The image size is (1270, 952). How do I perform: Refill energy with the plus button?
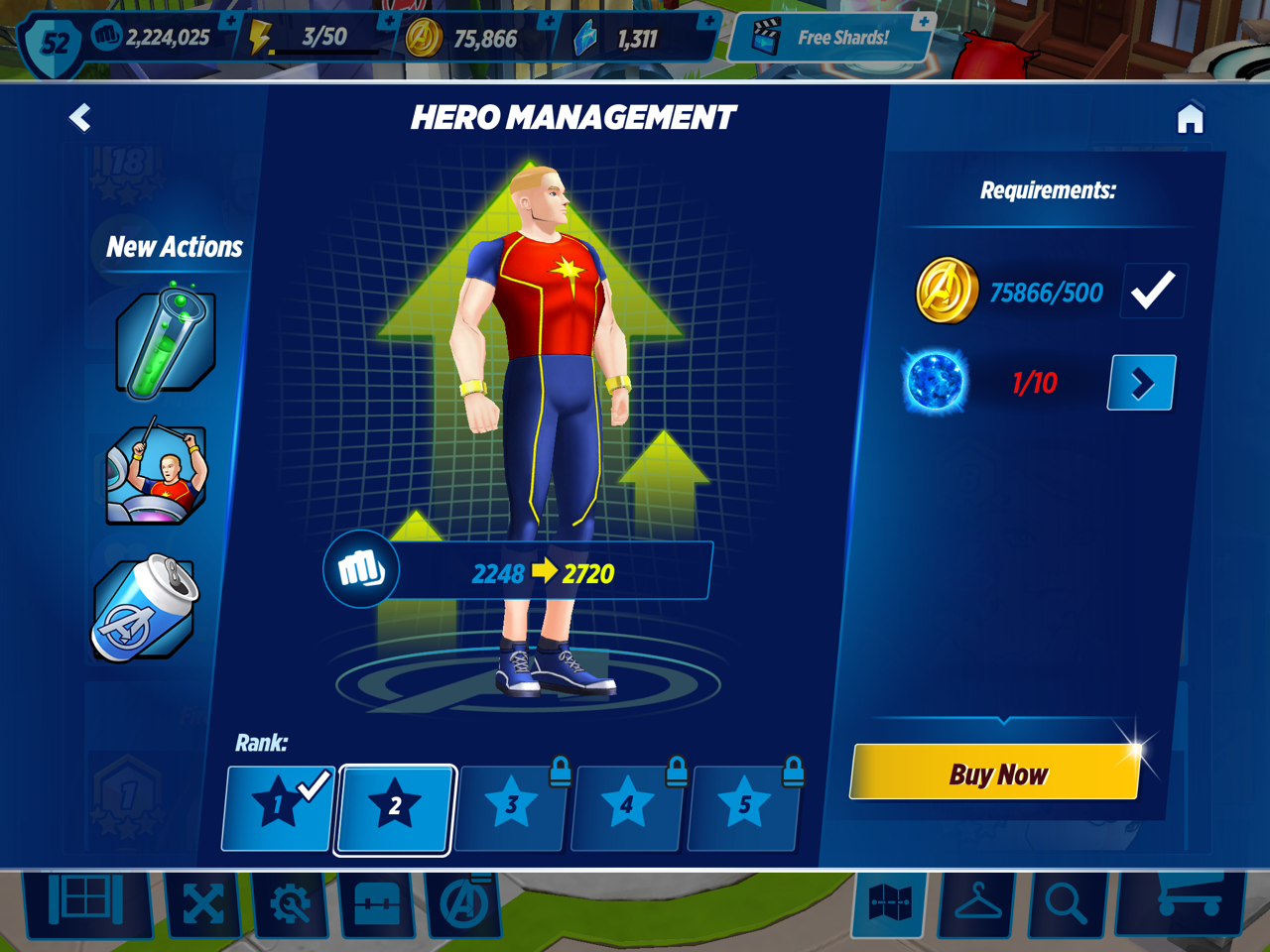pyautogui.click(x=388, y=20)
